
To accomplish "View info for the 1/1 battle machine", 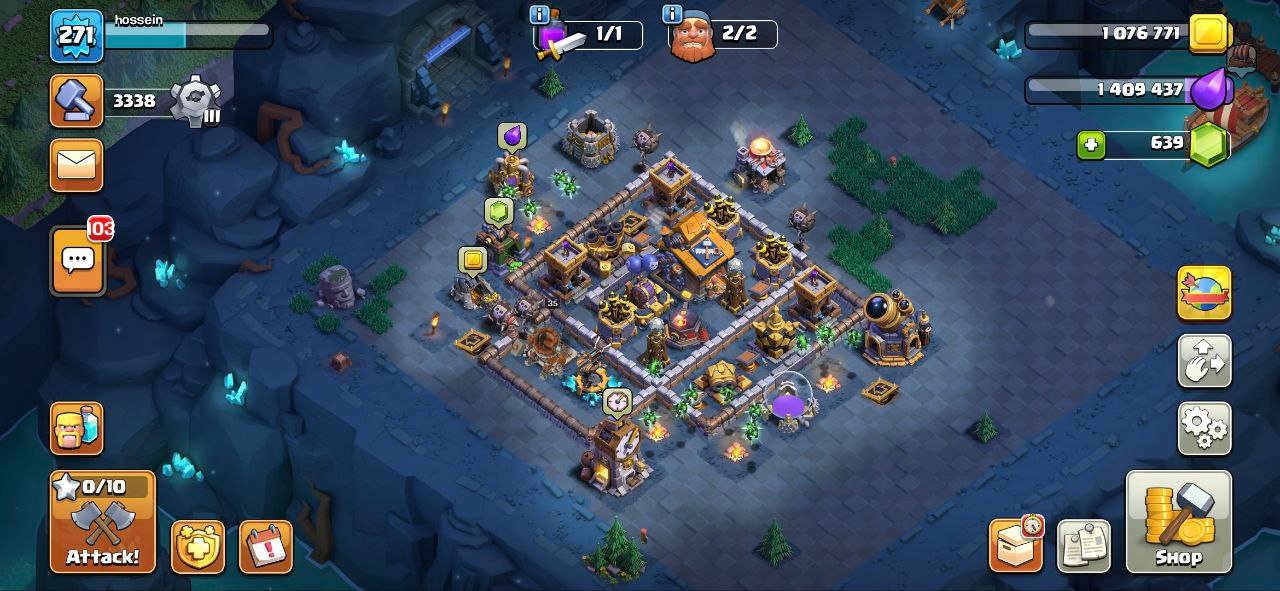I will coord(540,14).
